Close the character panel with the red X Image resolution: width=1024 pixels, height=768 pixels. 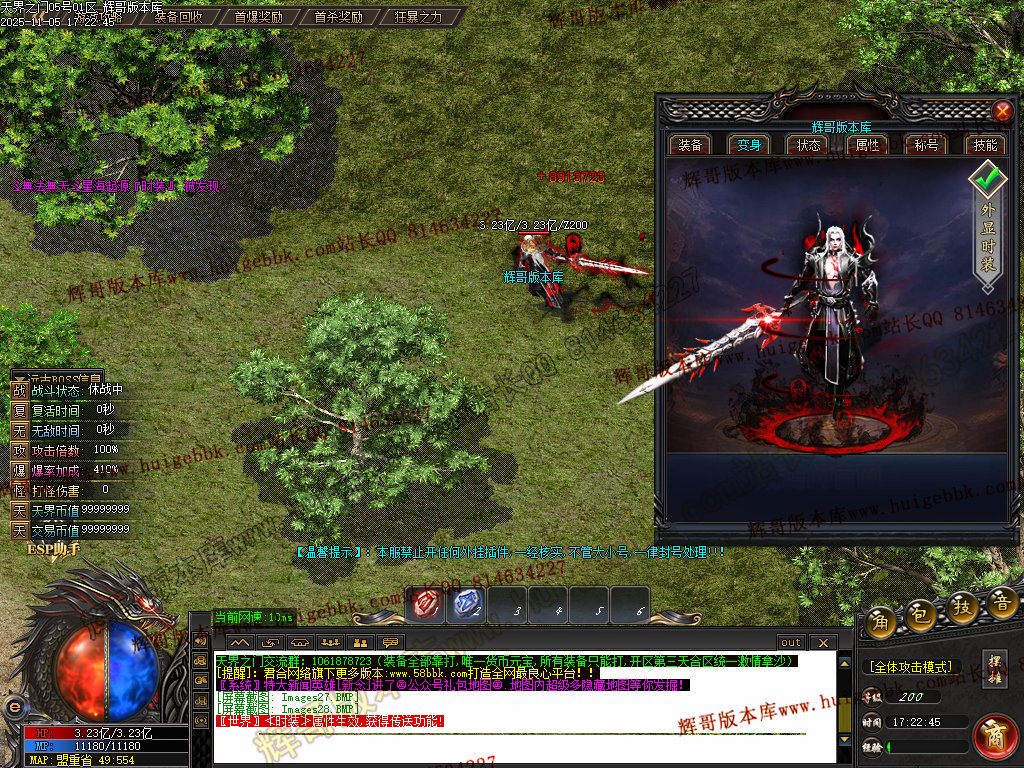point(1002,112)
